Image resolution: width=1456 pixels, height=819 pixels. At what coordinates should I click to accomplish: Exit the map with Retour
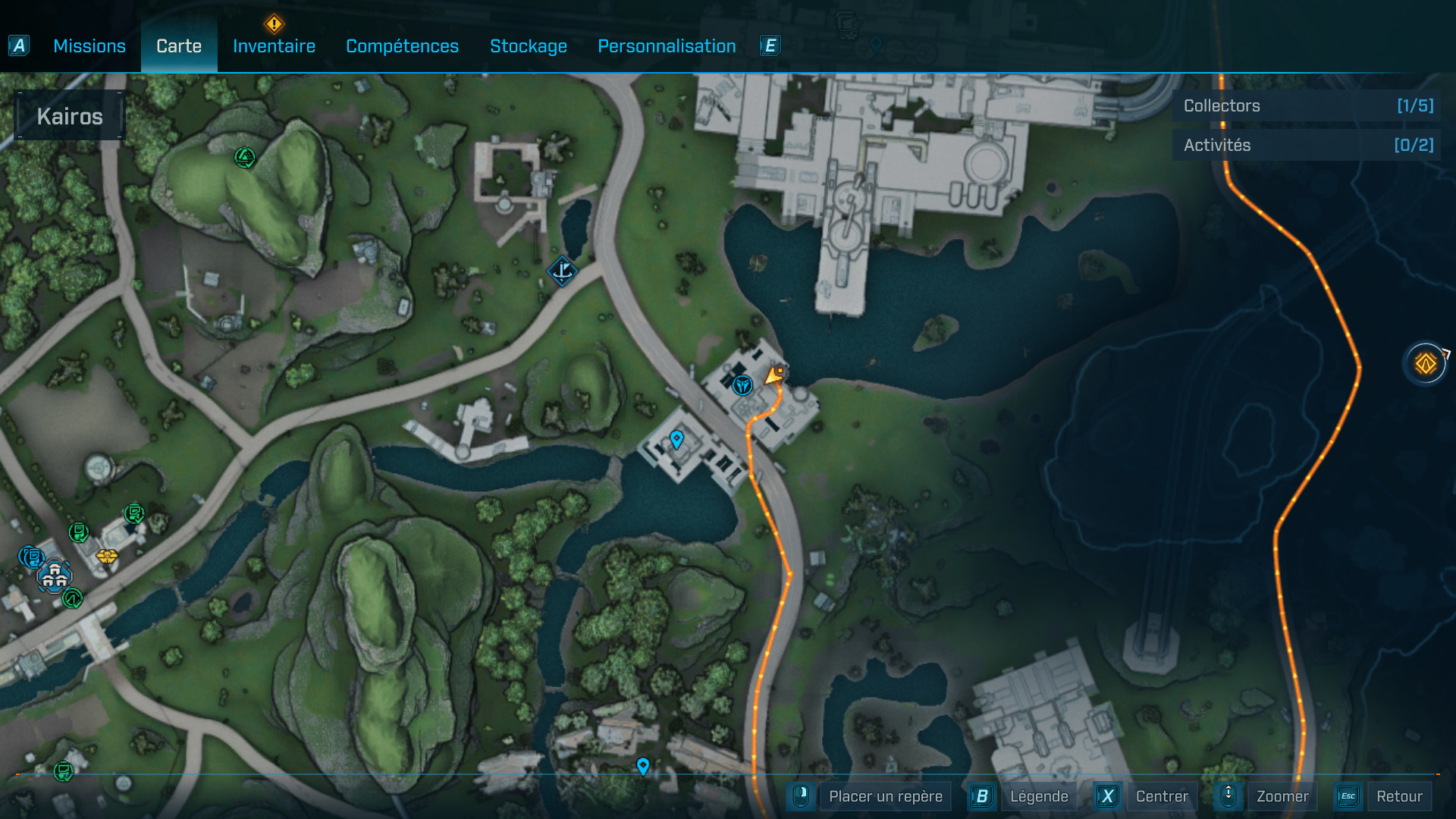1398,796
